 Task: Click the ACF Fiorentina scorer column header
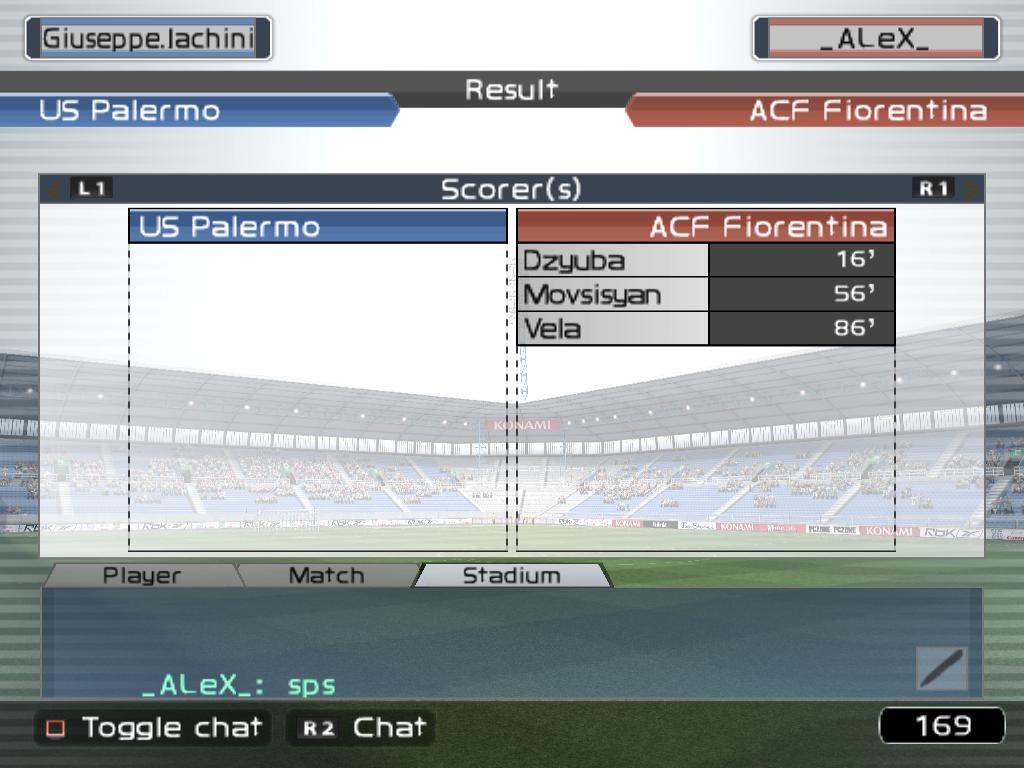705,226
